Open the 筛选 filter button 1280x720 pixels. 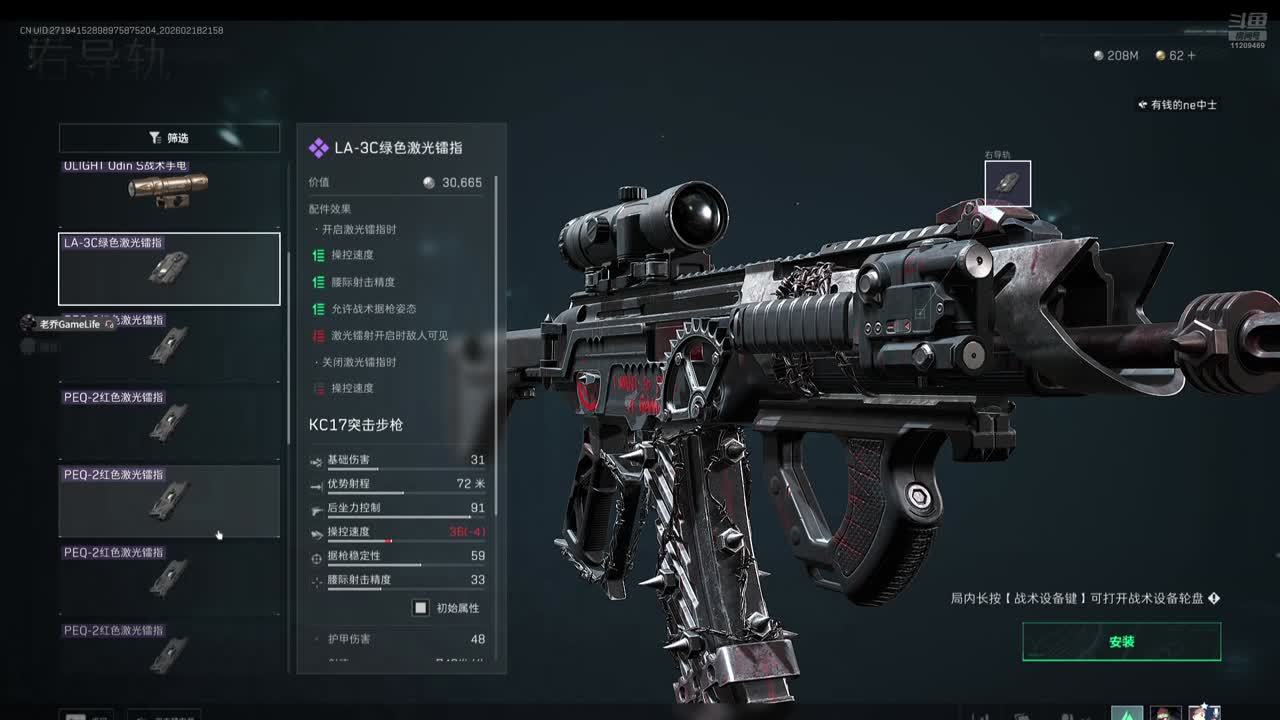coord(169,138)
